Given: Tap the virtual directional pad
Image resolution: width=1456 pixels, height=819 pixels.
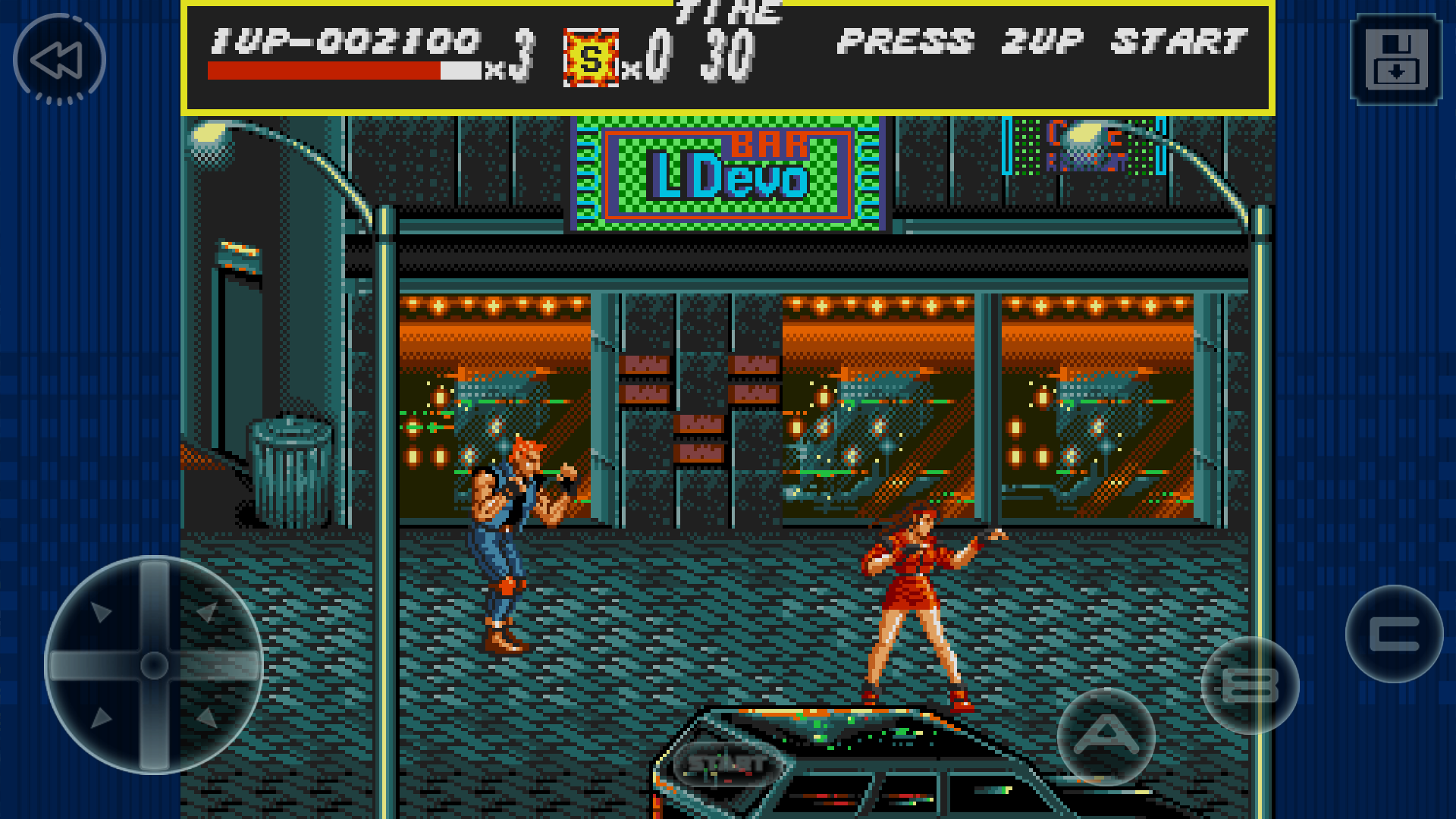Looking at the screenshot, I should click(x=154, y=665).
